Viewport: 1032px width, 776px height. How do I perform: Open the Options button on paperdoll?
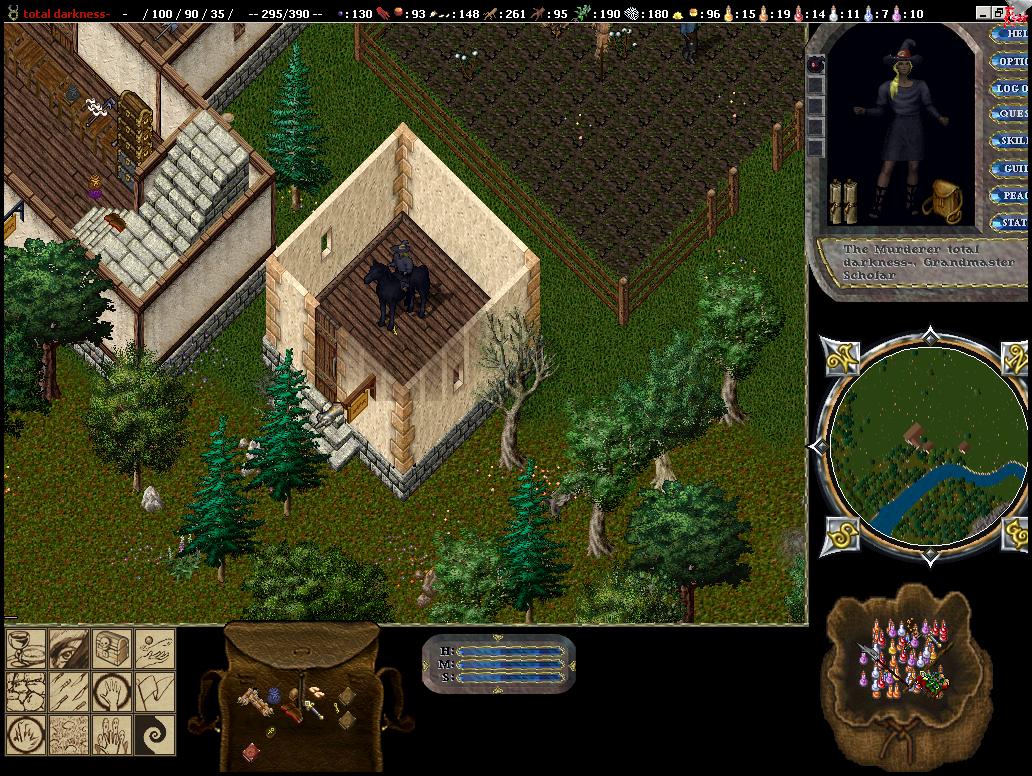[1012, 61]
